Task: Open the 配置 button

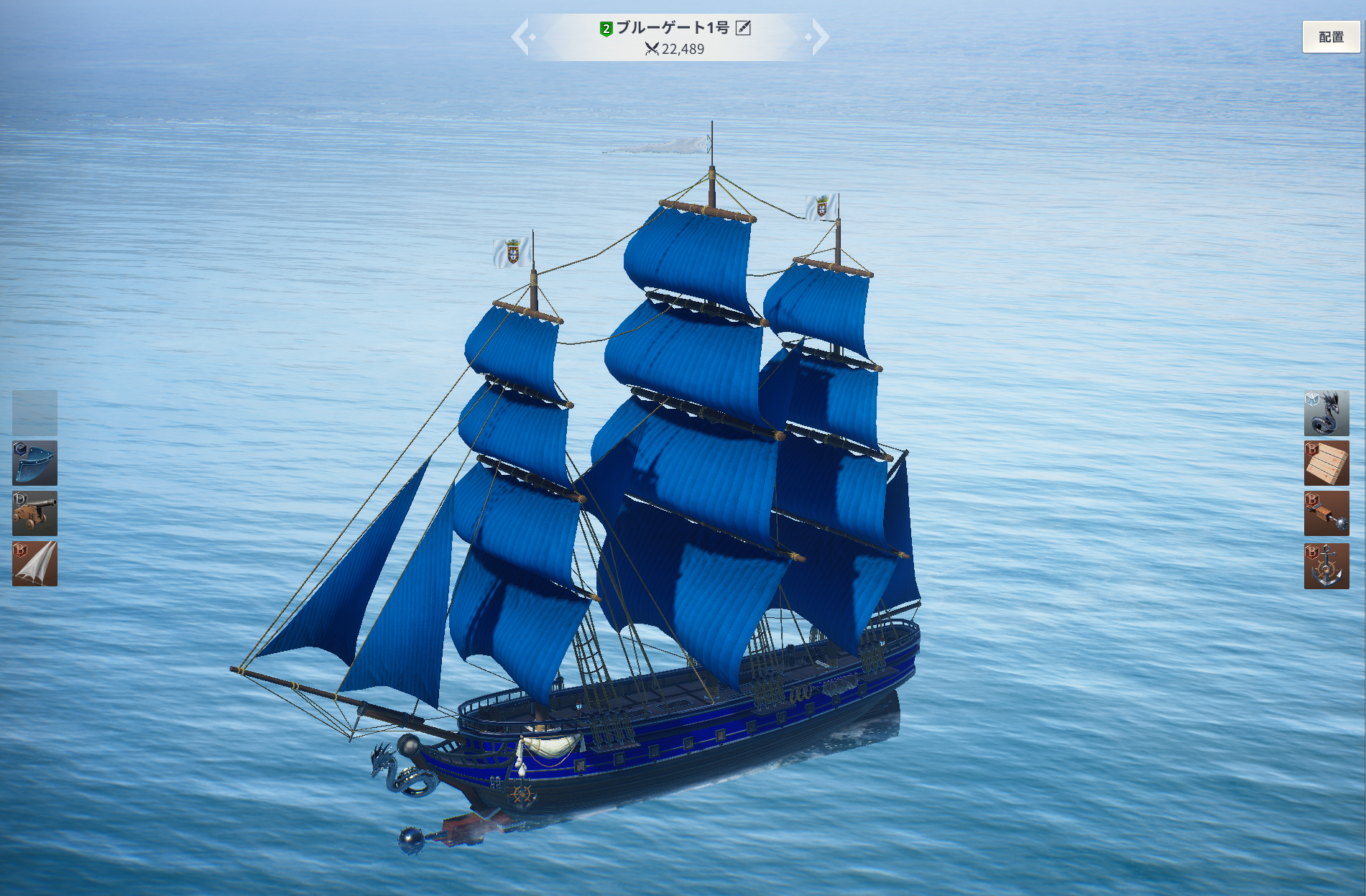Action: coord(1331,37)
